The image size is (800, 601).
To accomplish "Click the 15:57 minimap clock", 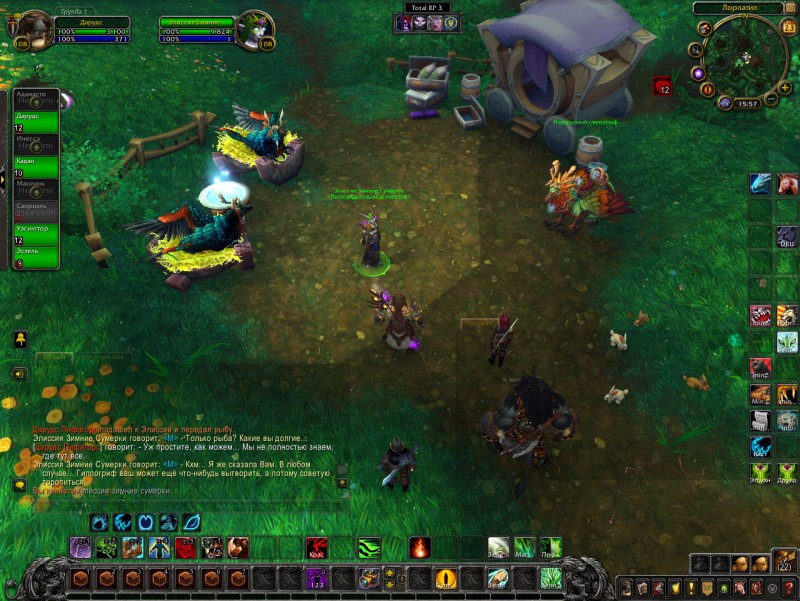I will 747,103.
